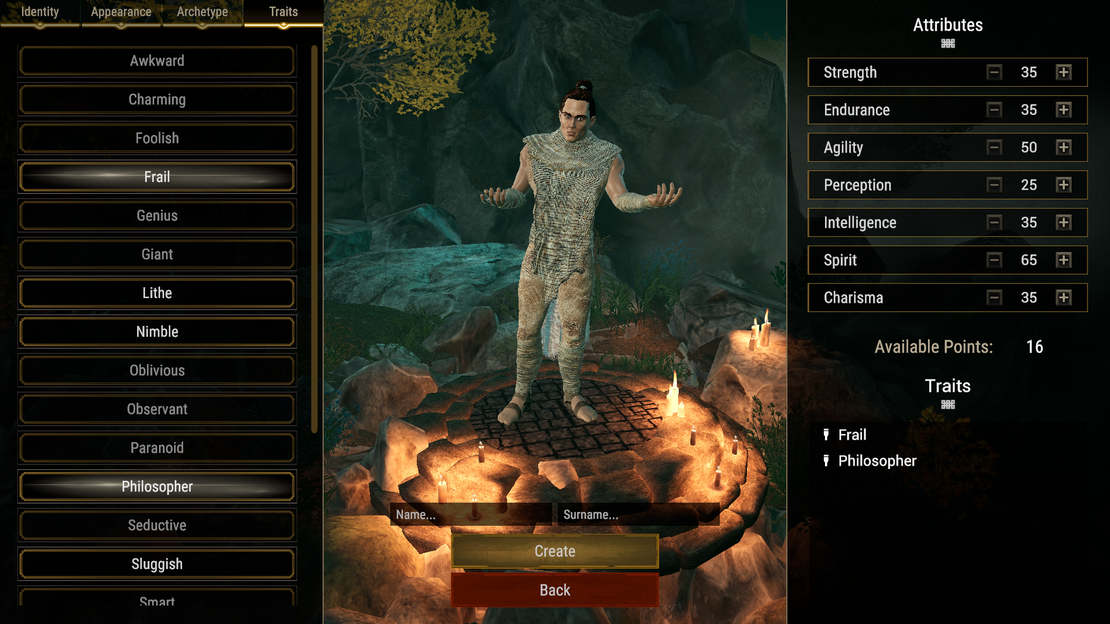Toggle off the Philosopher trait
Viewport: 1110px width, 624px height.
157,487
